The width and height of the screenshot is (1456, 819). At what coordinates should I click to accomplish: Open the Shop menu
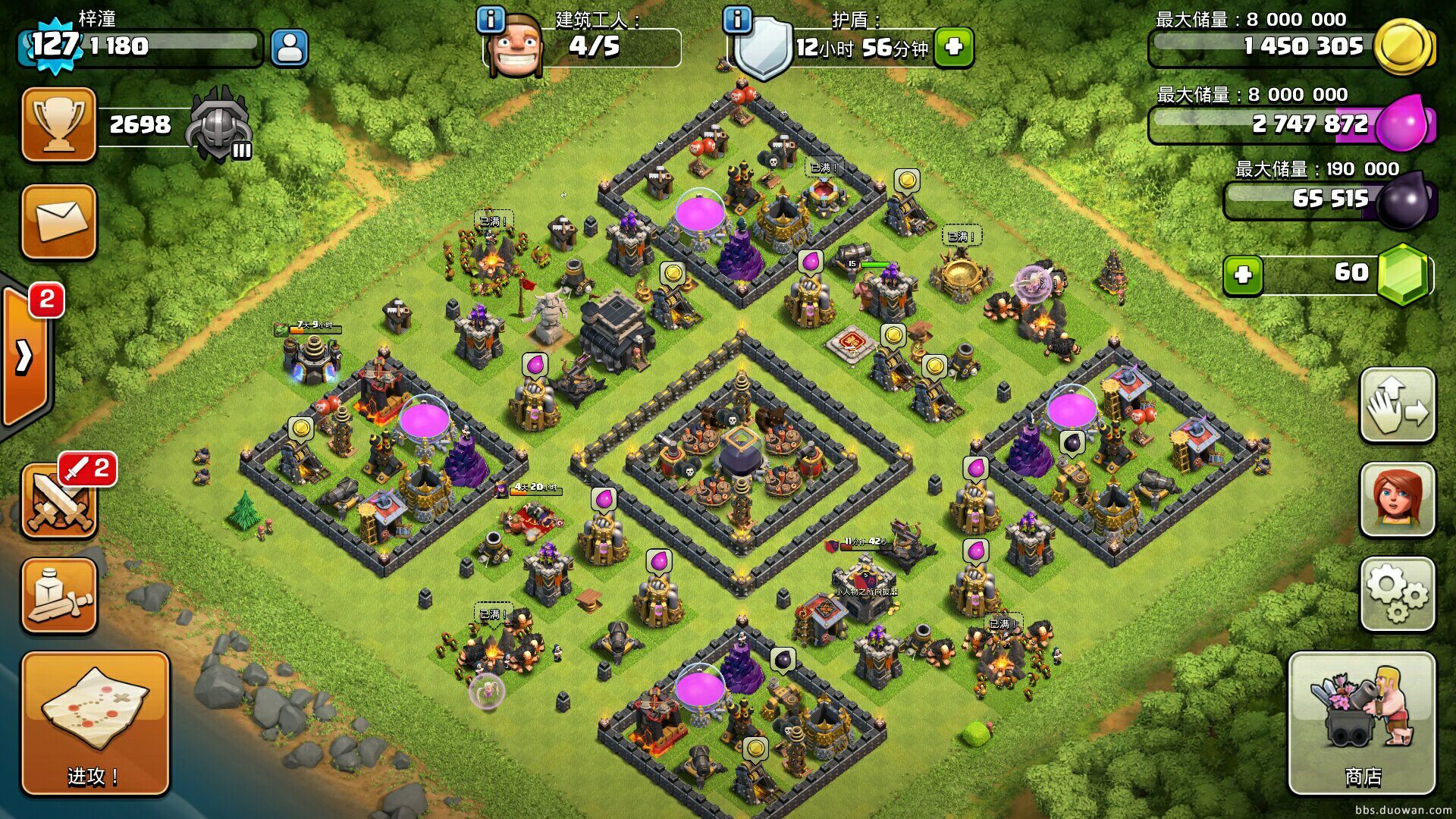(x=1362, y=723)
